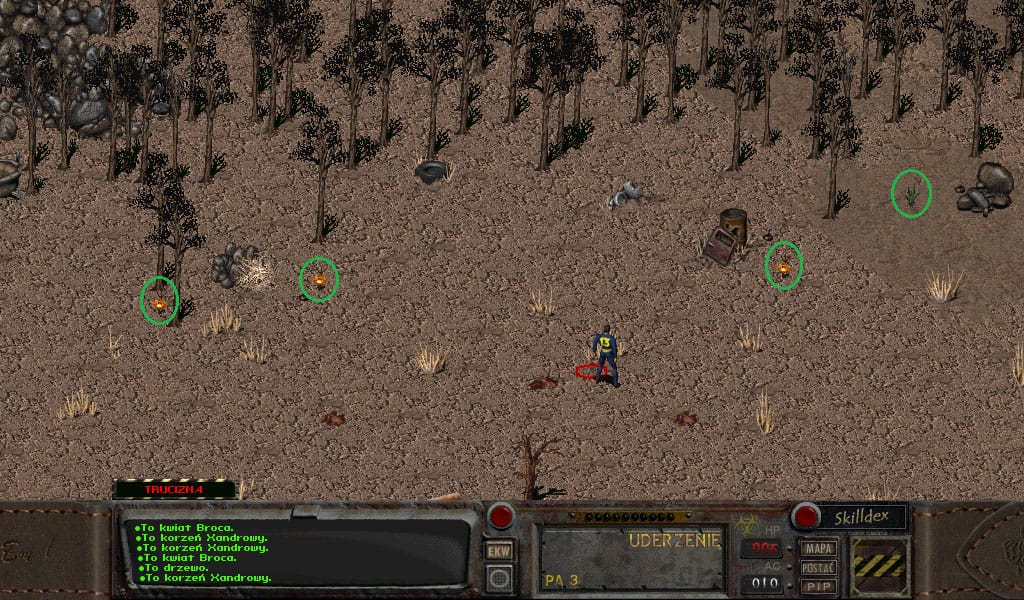This screenshot has width=1024, height=600.
Task: Click the hazard-striped end combat panel
Action: [x=880, y=565]
